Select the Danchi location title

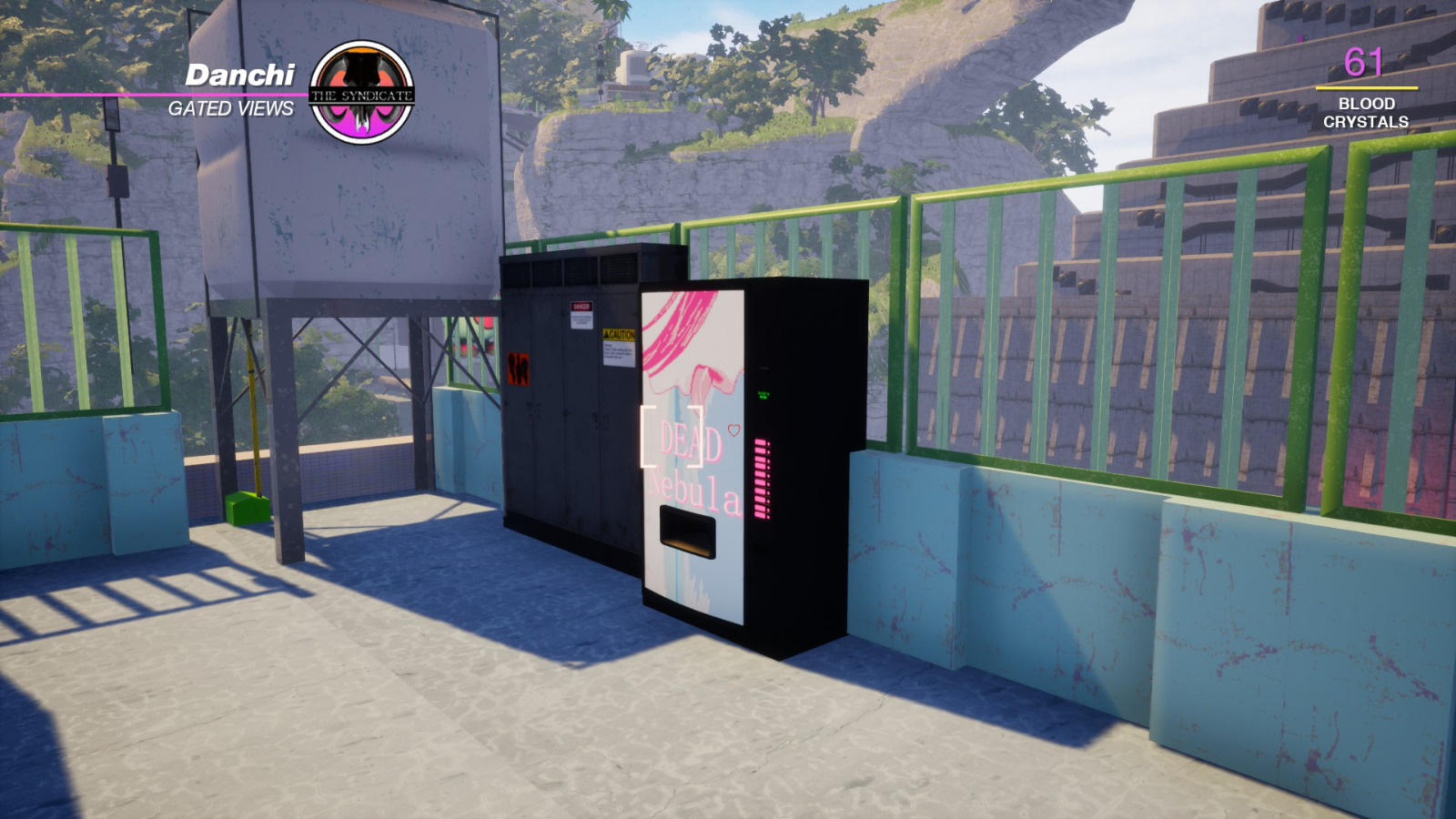[241, 77]
